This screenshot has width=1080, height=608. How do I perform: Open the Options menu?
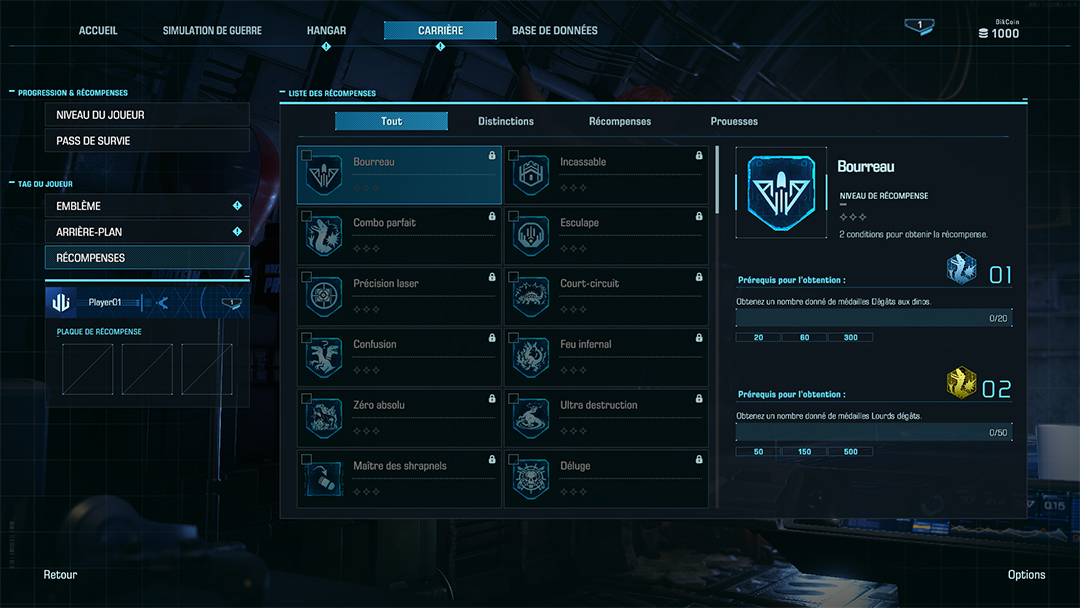[1026, 575]
